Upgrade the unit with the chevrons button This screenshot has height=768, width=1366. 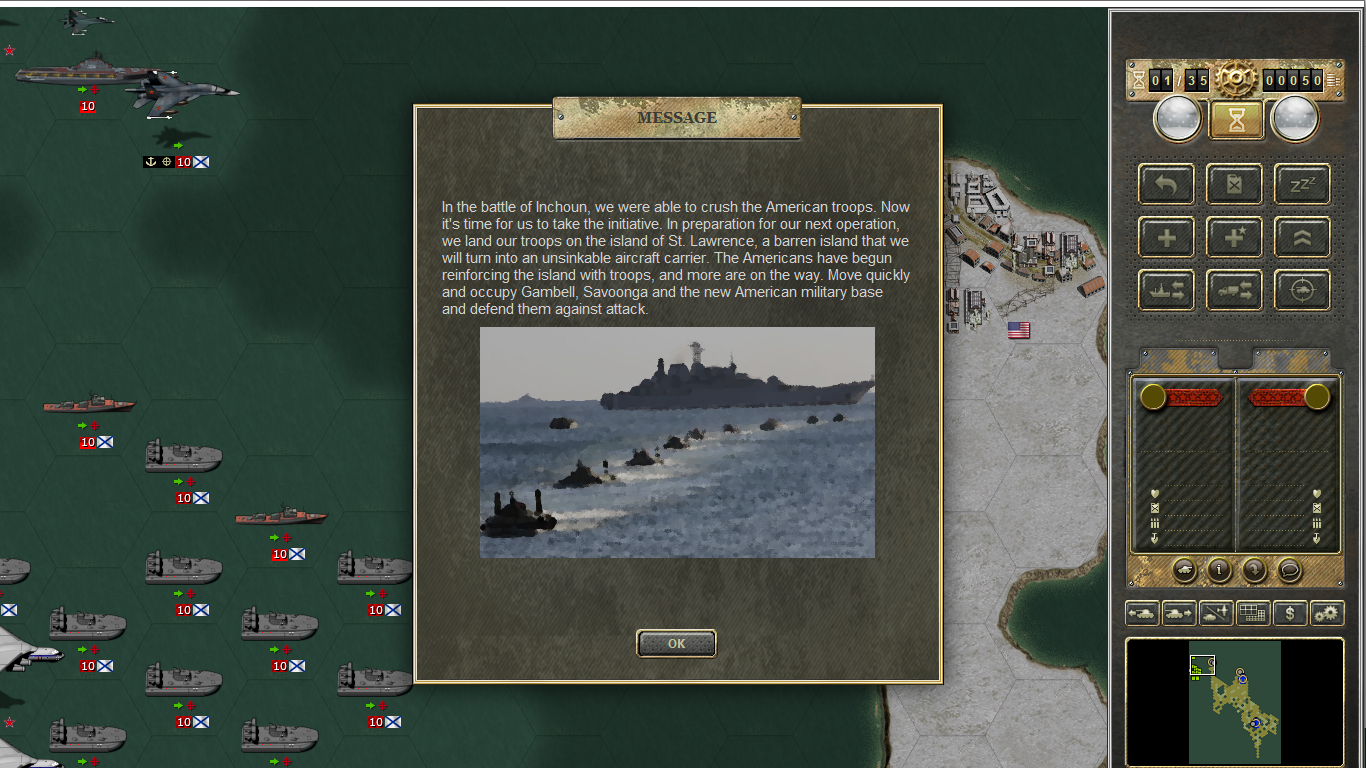click(x=1302, y=237)
